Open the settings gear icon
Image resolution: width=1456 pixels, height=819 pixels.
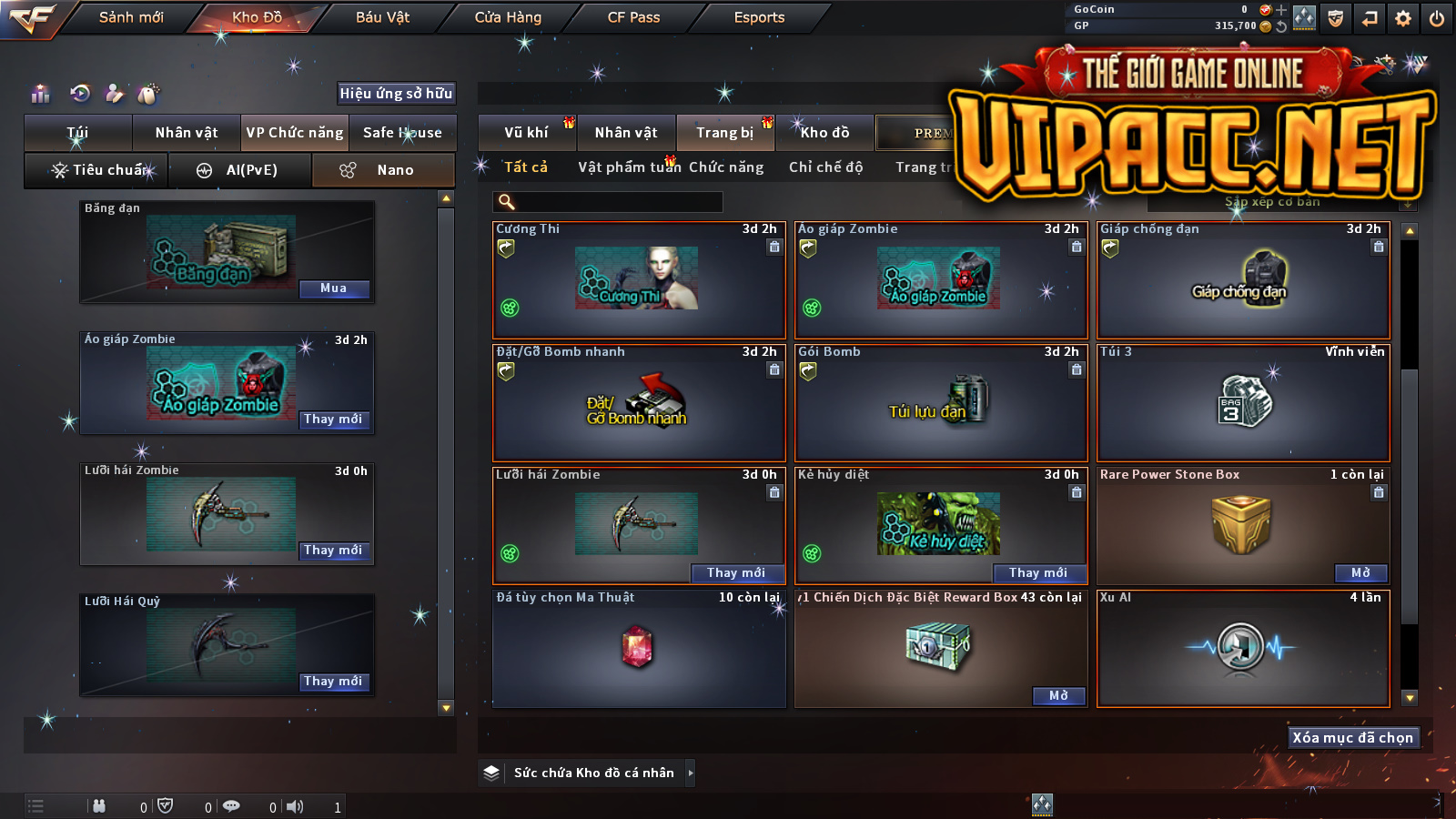point(1403,18)
